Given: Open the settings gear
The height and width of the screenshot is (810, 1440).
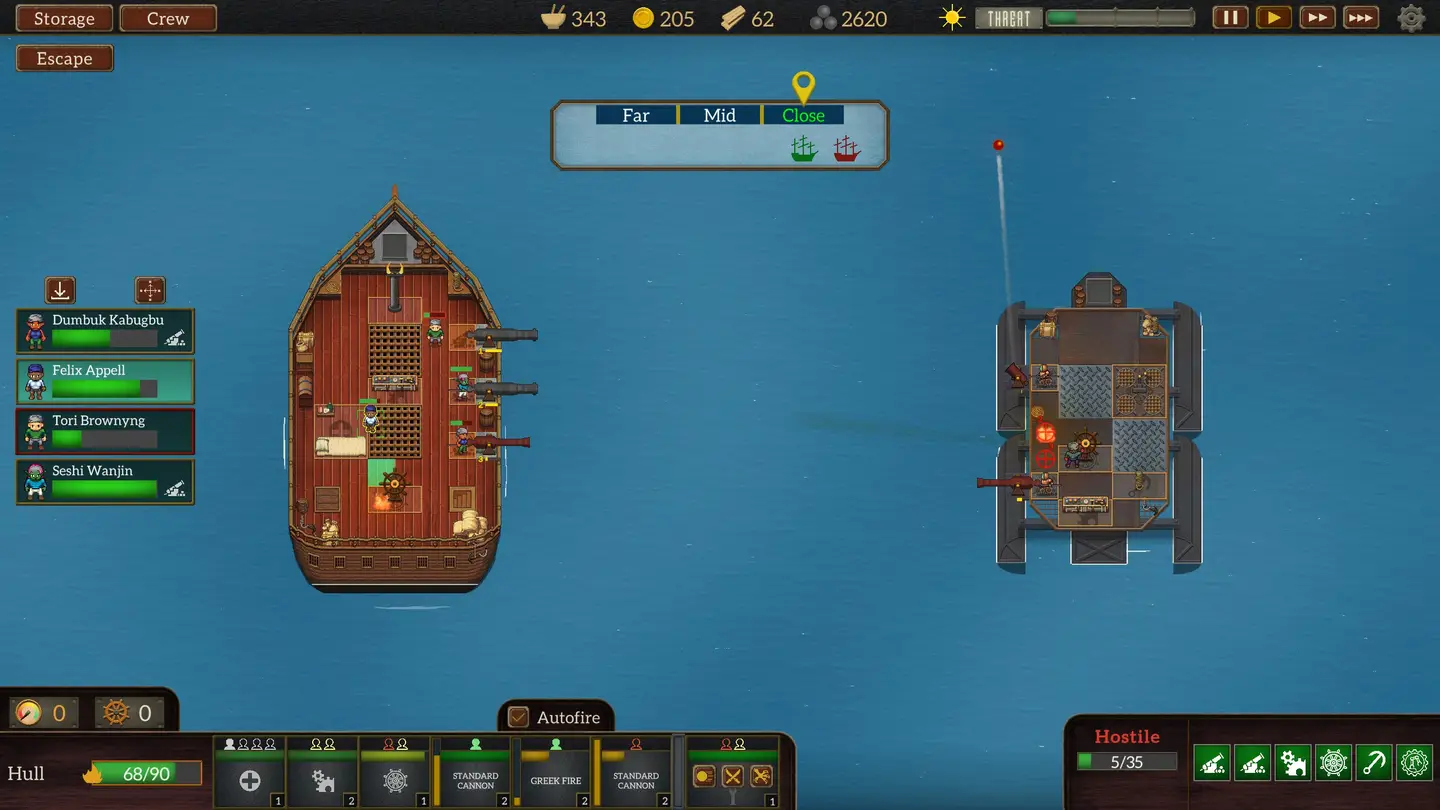Looking at the screenshot, I should pyautogui.click(x=1412, y=18).
